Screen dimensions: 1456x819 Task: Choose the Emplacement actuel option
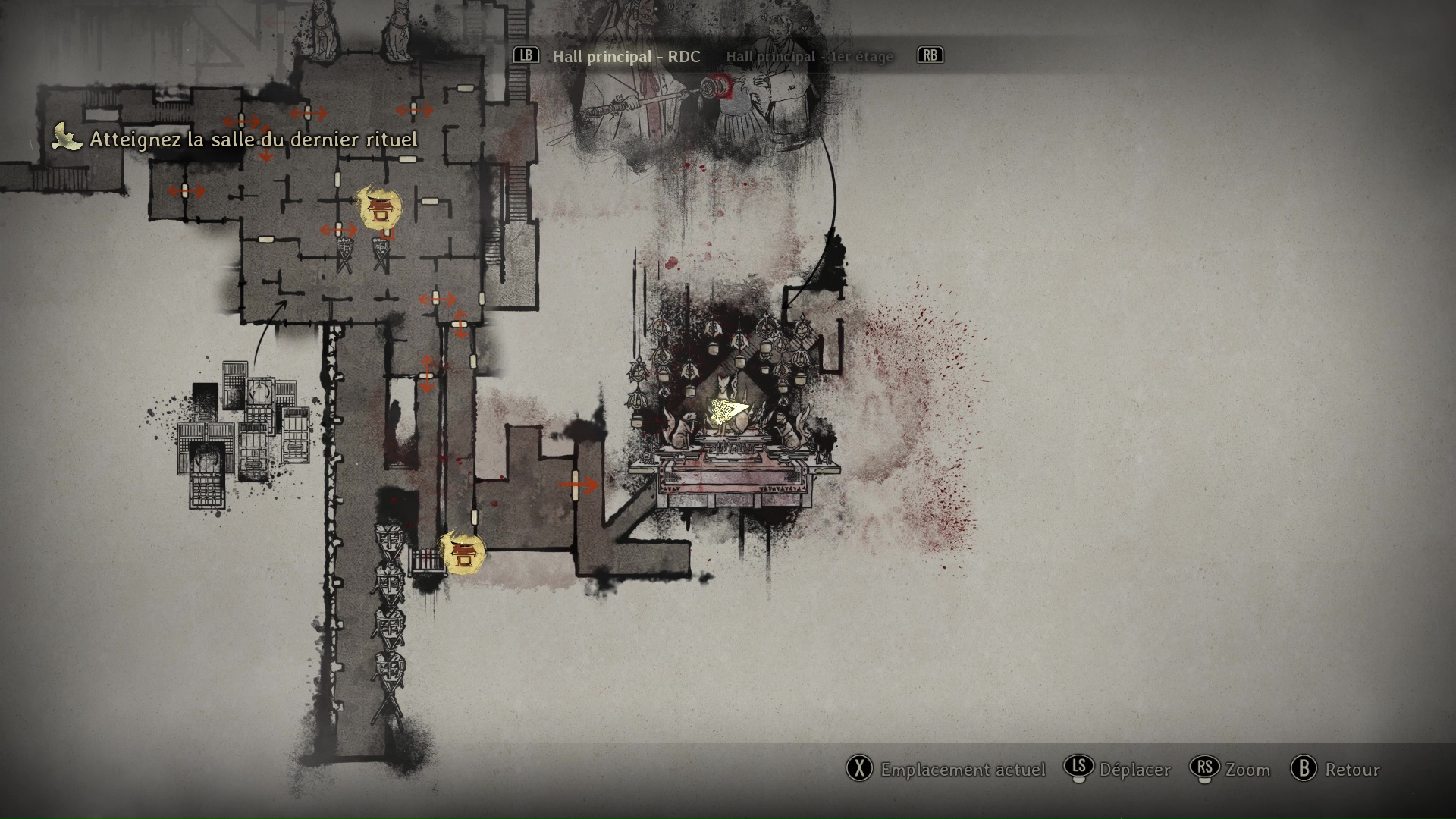(962, 770)
